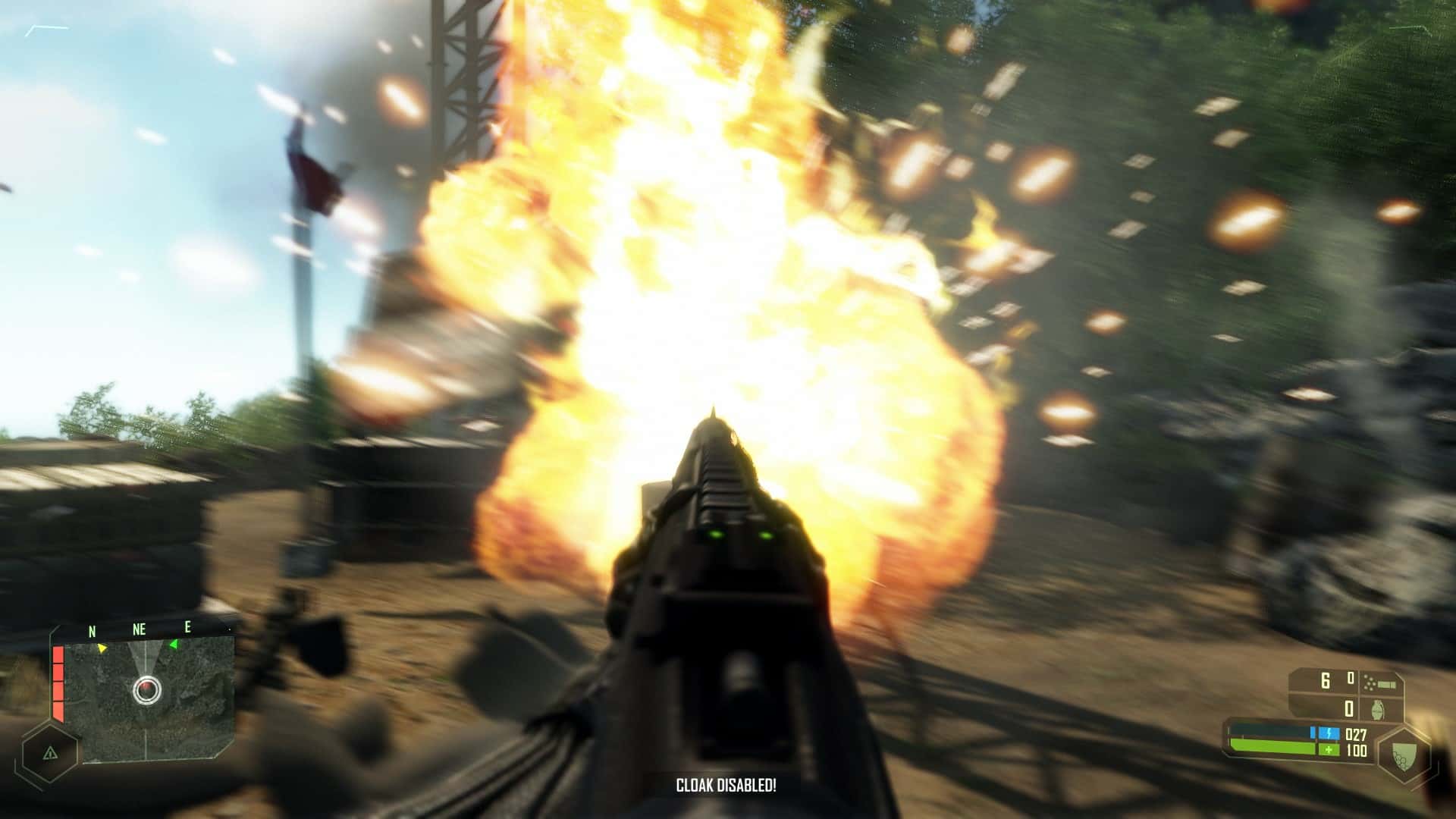
Task: Click the energy value reading 027
Action: 1356,734
